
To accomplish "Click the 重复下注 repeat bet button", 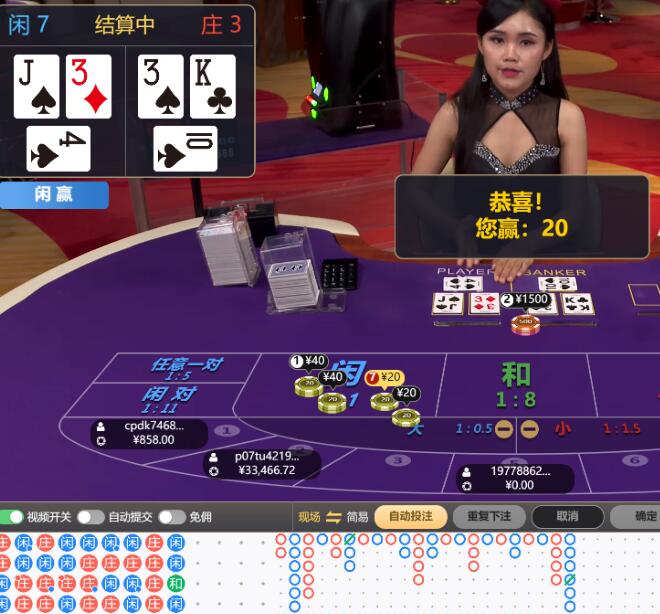I will [x=488, y=517].
